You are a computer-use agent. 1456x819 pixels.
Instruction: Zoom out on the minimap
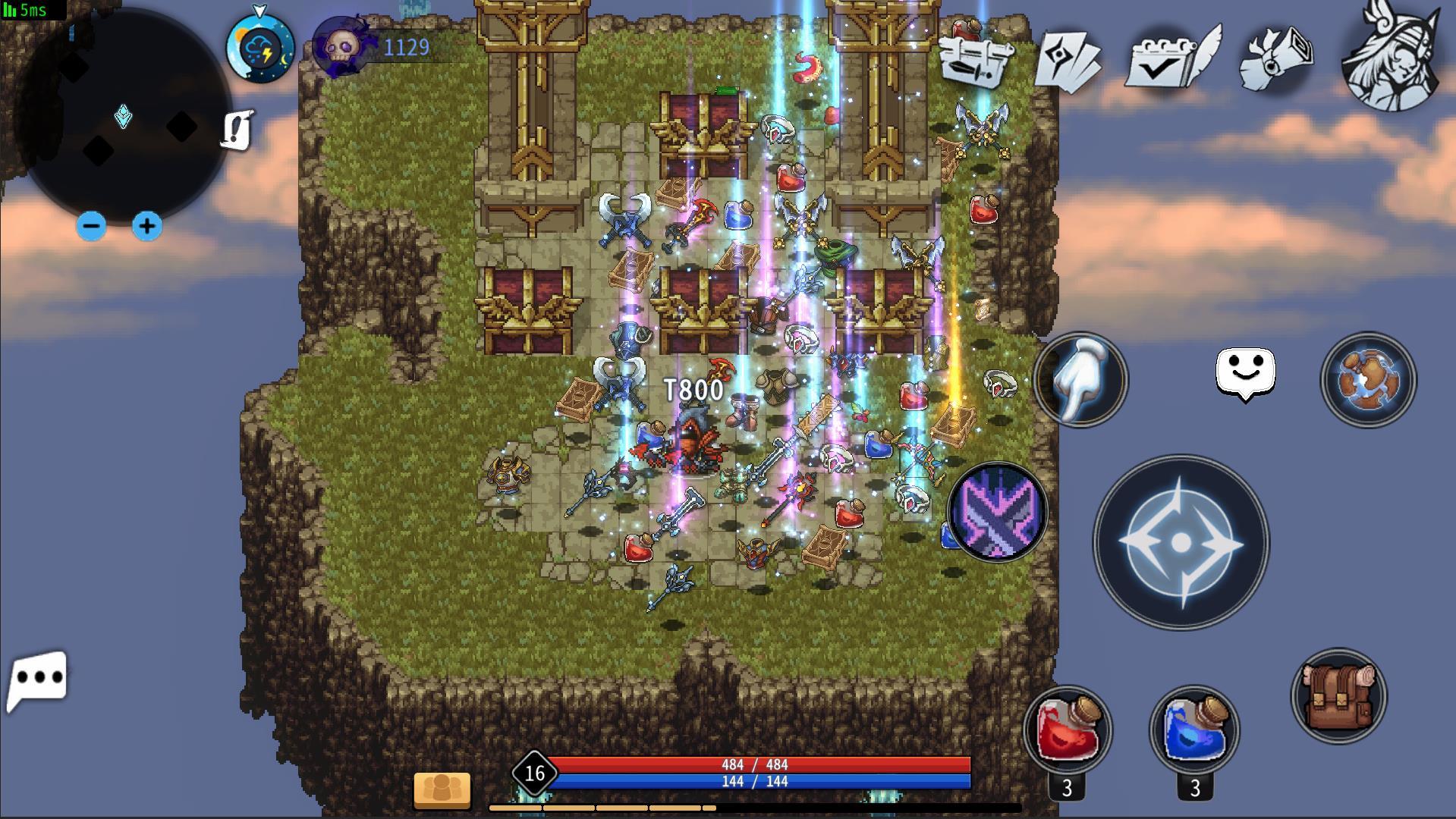(92, 225)
